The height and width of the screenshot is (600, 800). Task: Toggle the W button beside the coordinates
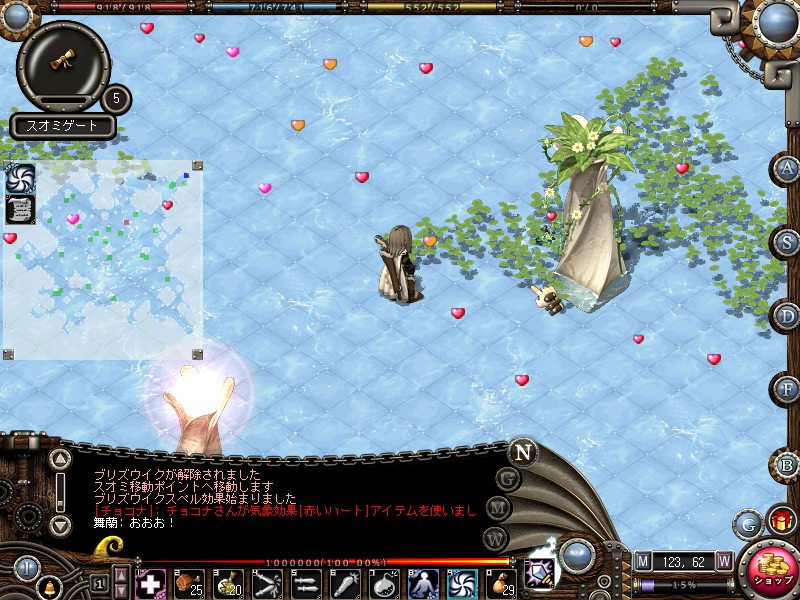click(724, 560)
